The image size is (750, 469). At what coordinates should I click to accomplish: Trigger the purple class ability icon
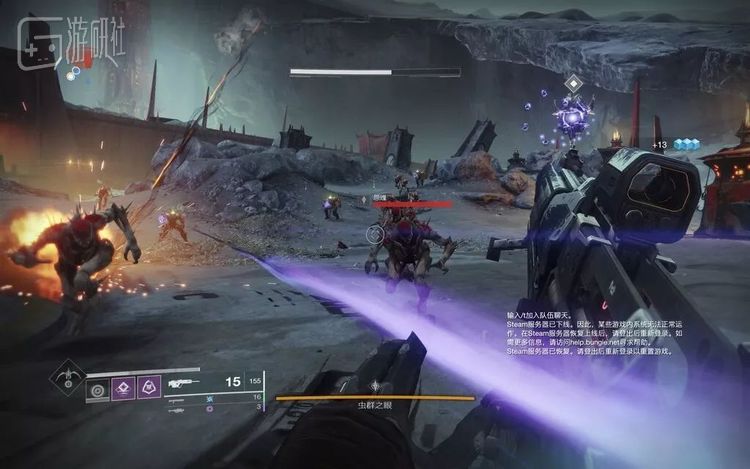click(149, 388)
